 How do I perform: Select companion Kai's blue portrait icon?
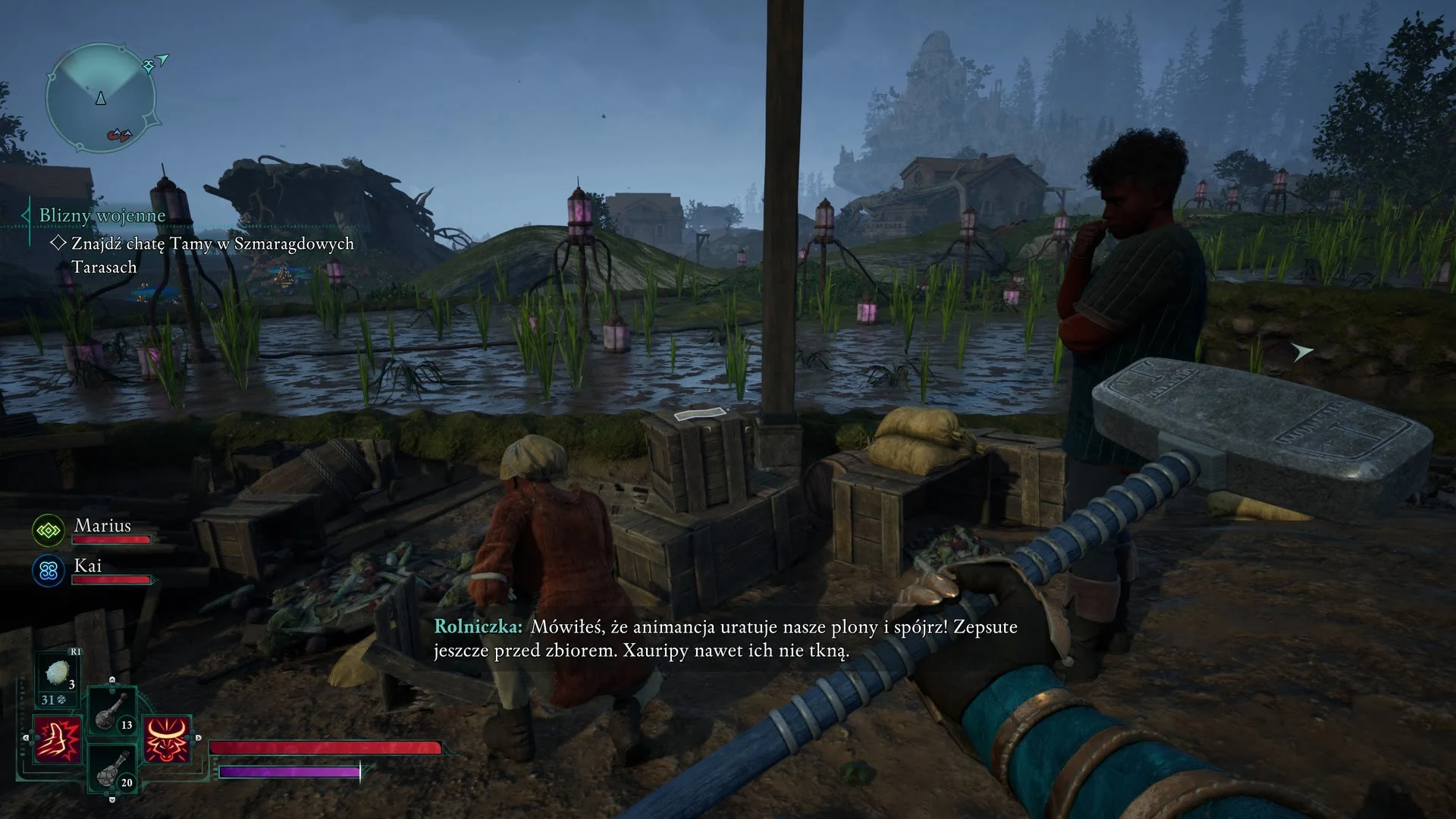49,570
